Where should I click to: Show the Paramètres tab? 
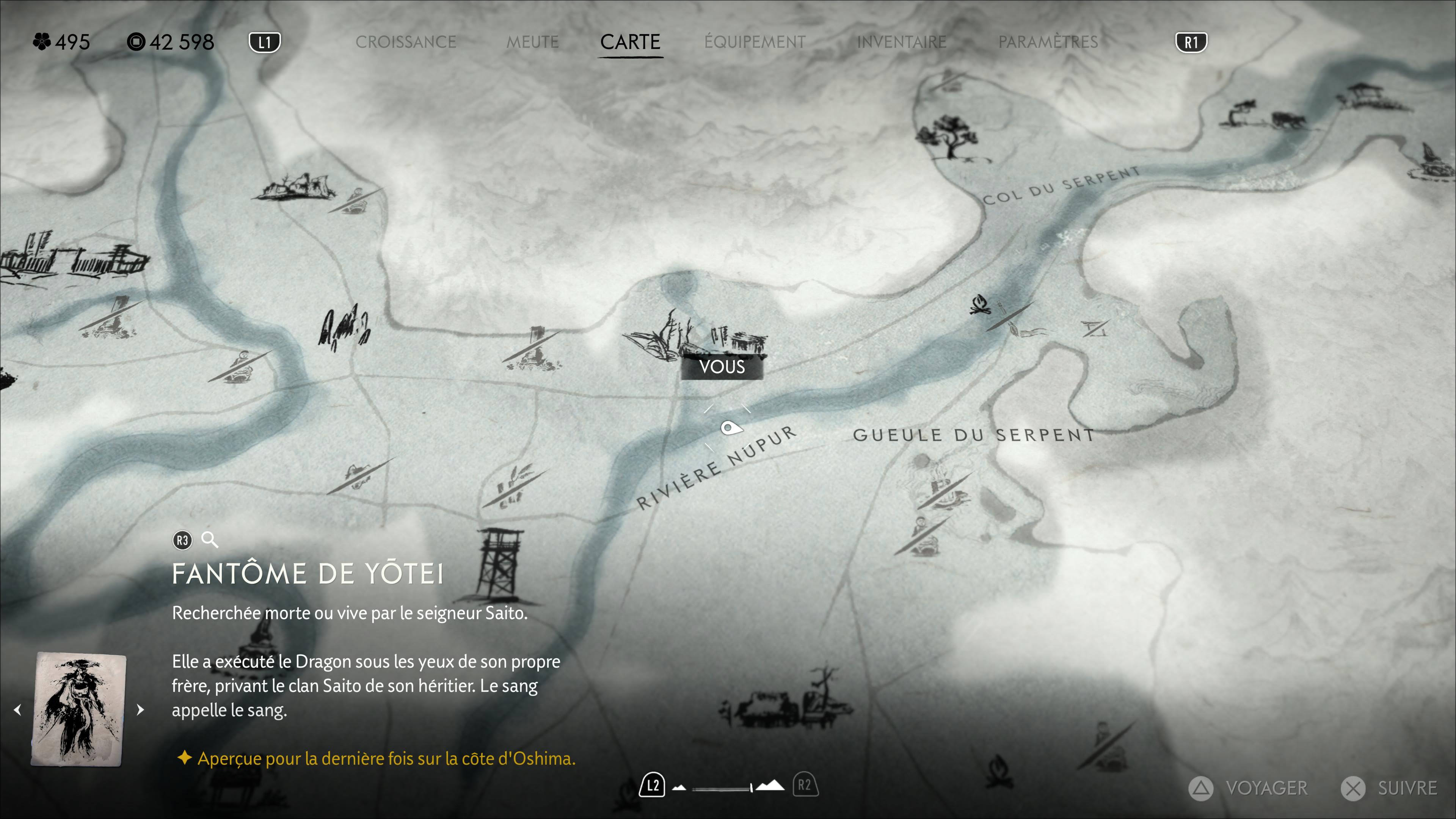pos(1048,42)
